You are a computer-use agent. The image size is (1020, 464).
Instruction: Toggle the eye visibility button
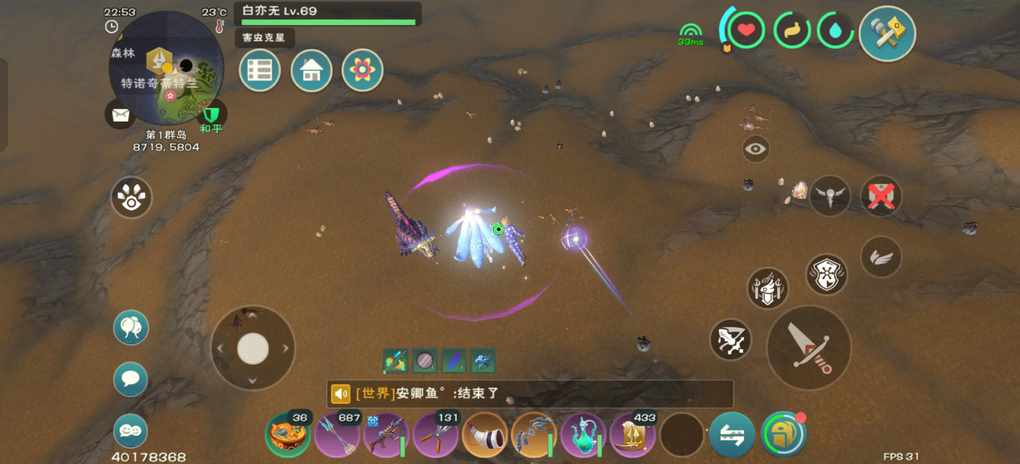point(756,149)
